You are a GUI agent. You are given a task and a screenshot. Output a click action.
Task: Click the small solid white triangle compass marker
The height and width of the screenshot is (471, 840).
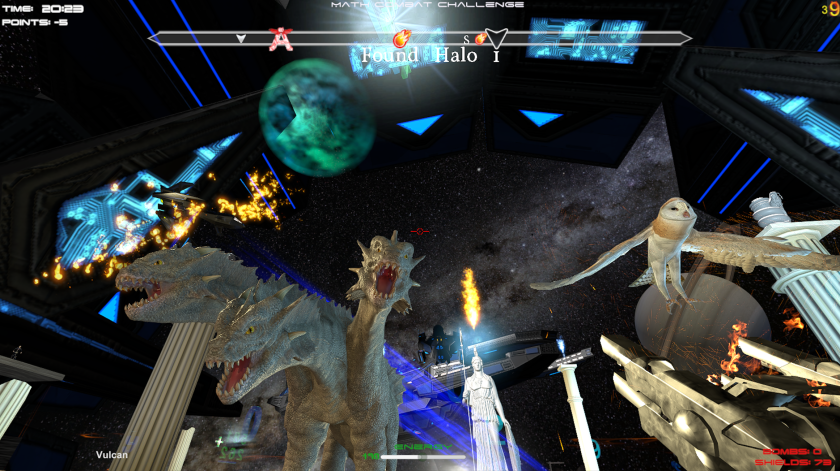(241, 39)
